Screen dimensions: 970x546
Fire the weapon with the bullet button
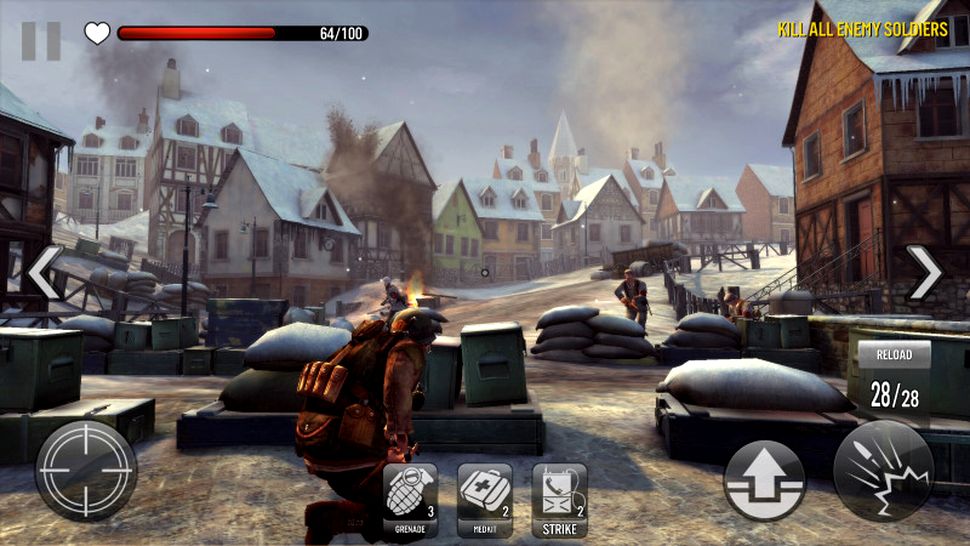[884, 469]
